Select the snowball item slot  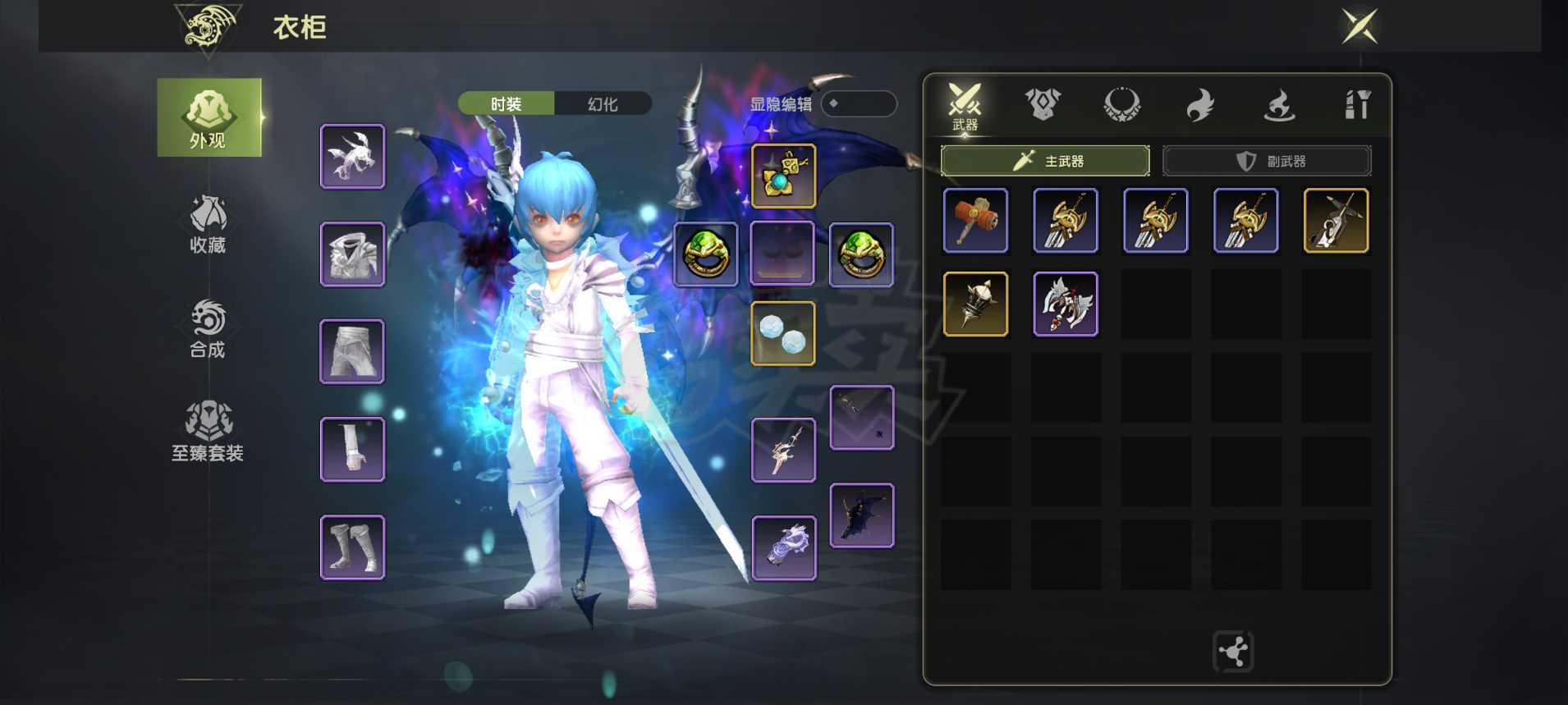(x=783, y=334)
